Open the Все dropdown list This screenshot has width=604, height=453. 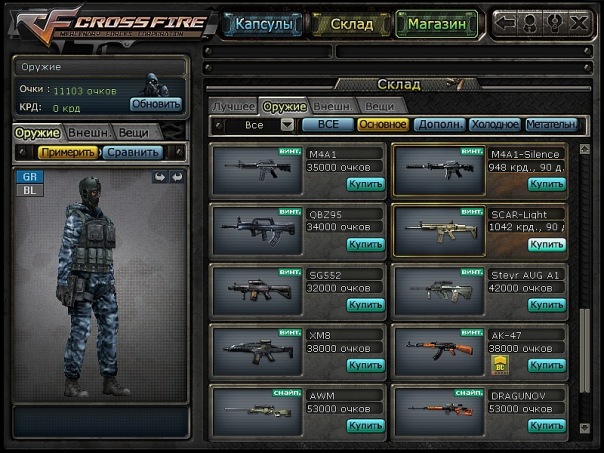(287, 125)
